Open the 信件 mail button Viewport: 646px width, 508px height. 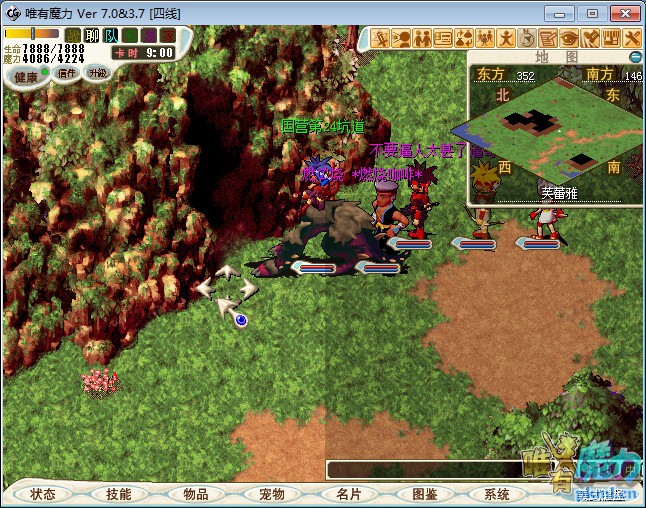click(67, 73)
